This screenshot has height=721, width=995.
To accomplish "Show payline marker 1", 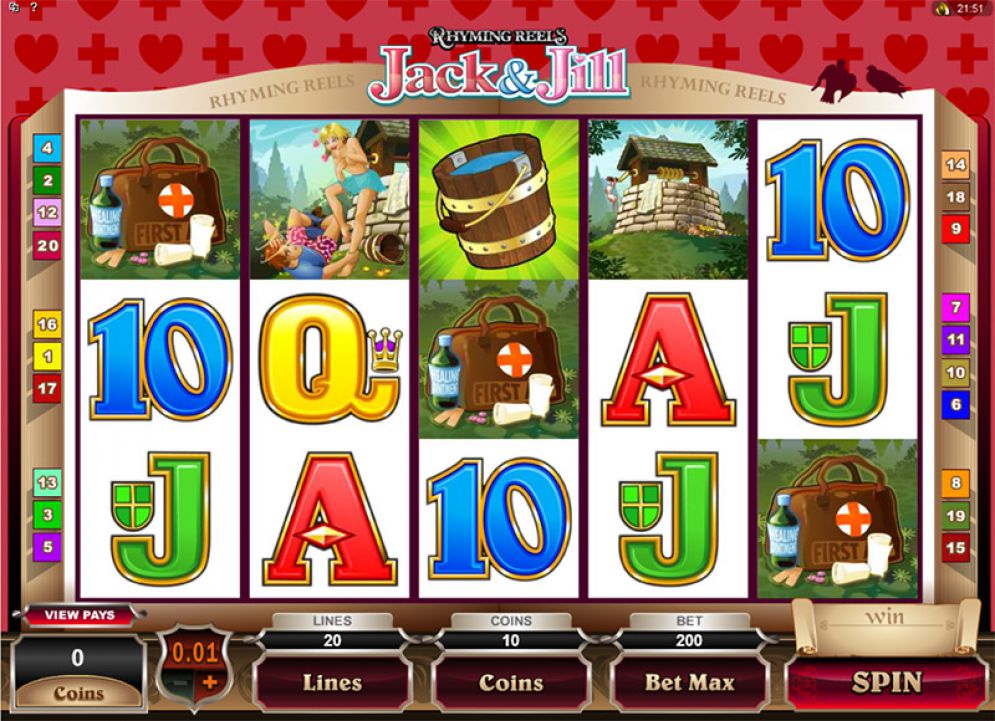I will [47, 355].
